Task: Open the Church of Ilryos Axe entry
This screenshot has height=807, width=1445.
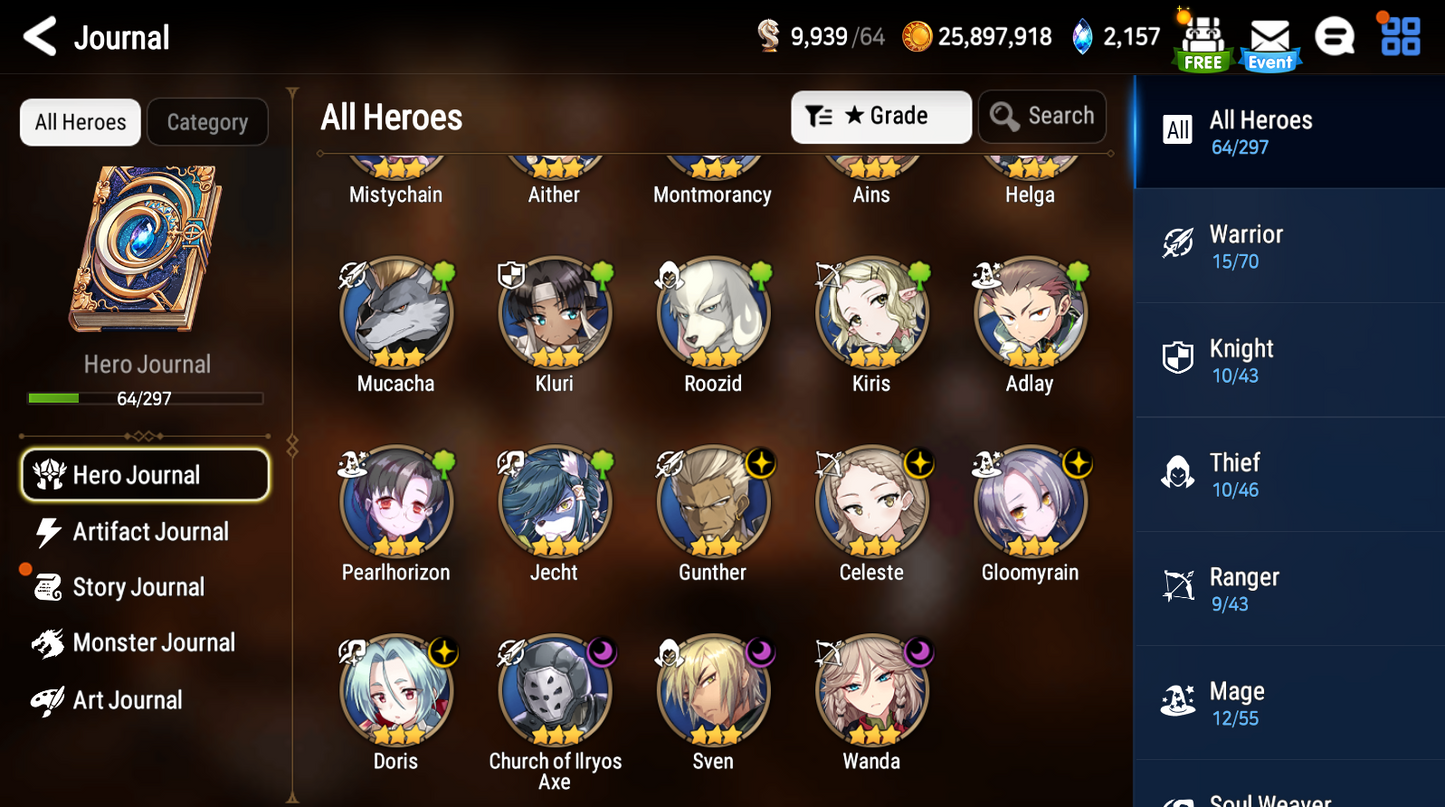Action: coord(555,692)
